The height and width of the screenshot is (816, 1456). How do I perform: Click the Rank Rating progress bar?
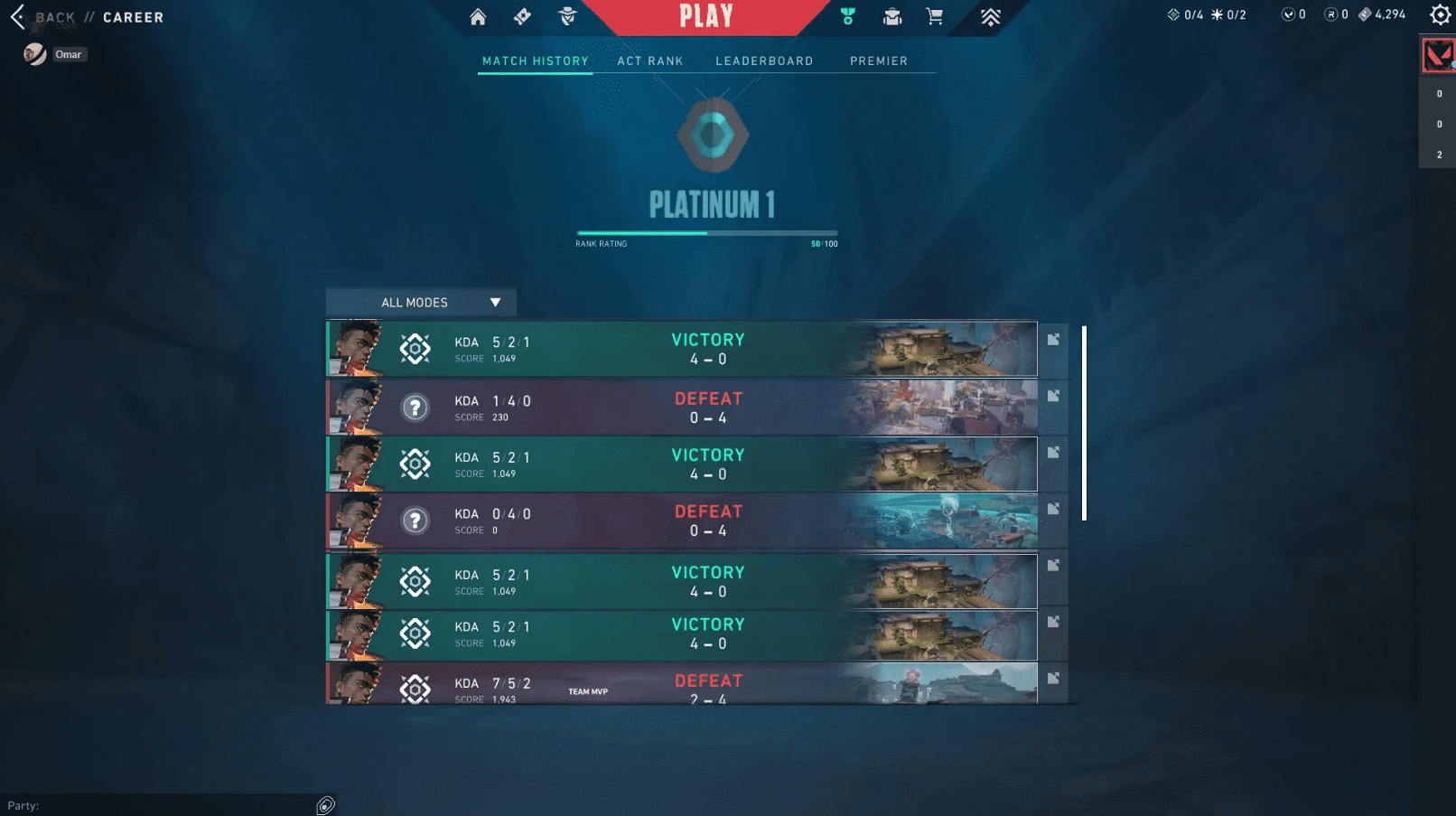pyautogui.click(x=707, y=231)
